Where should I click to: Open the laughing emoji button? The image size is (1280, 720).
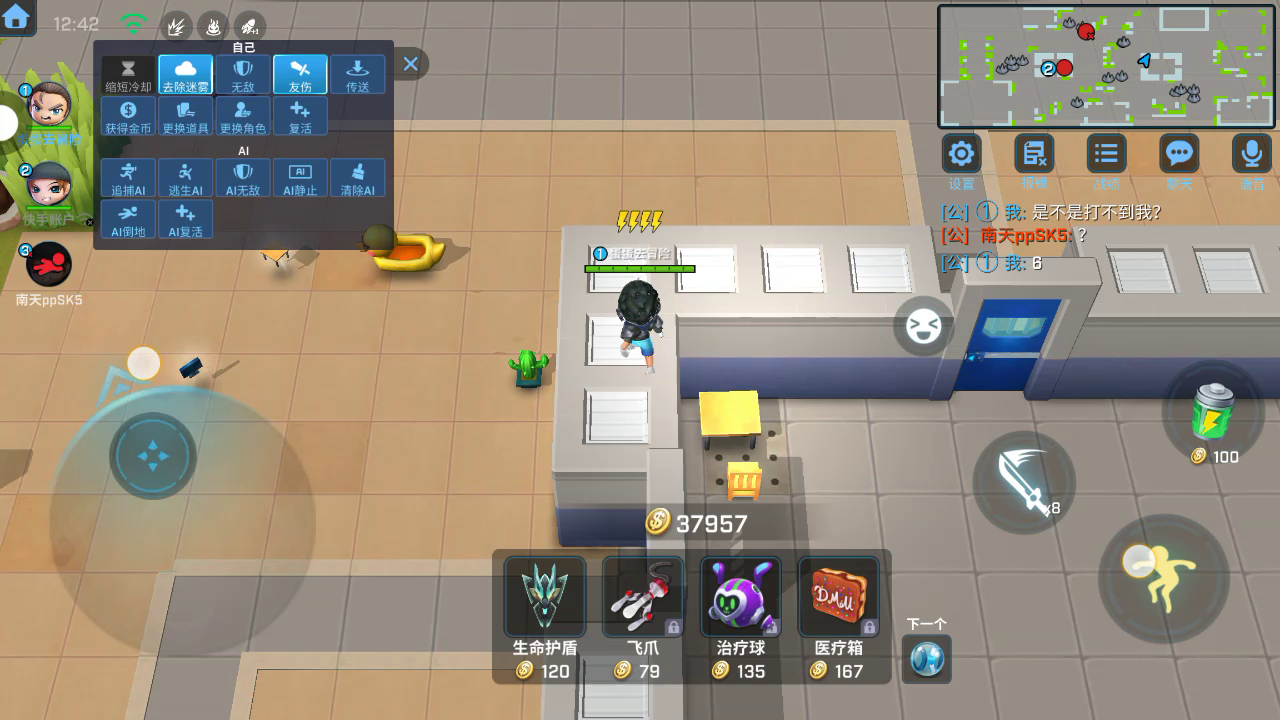(922, 326)
